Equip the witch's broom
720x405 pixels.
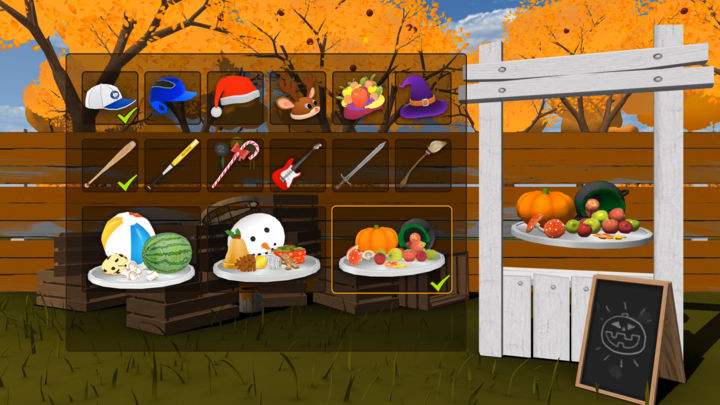click(x=423, y=165)
